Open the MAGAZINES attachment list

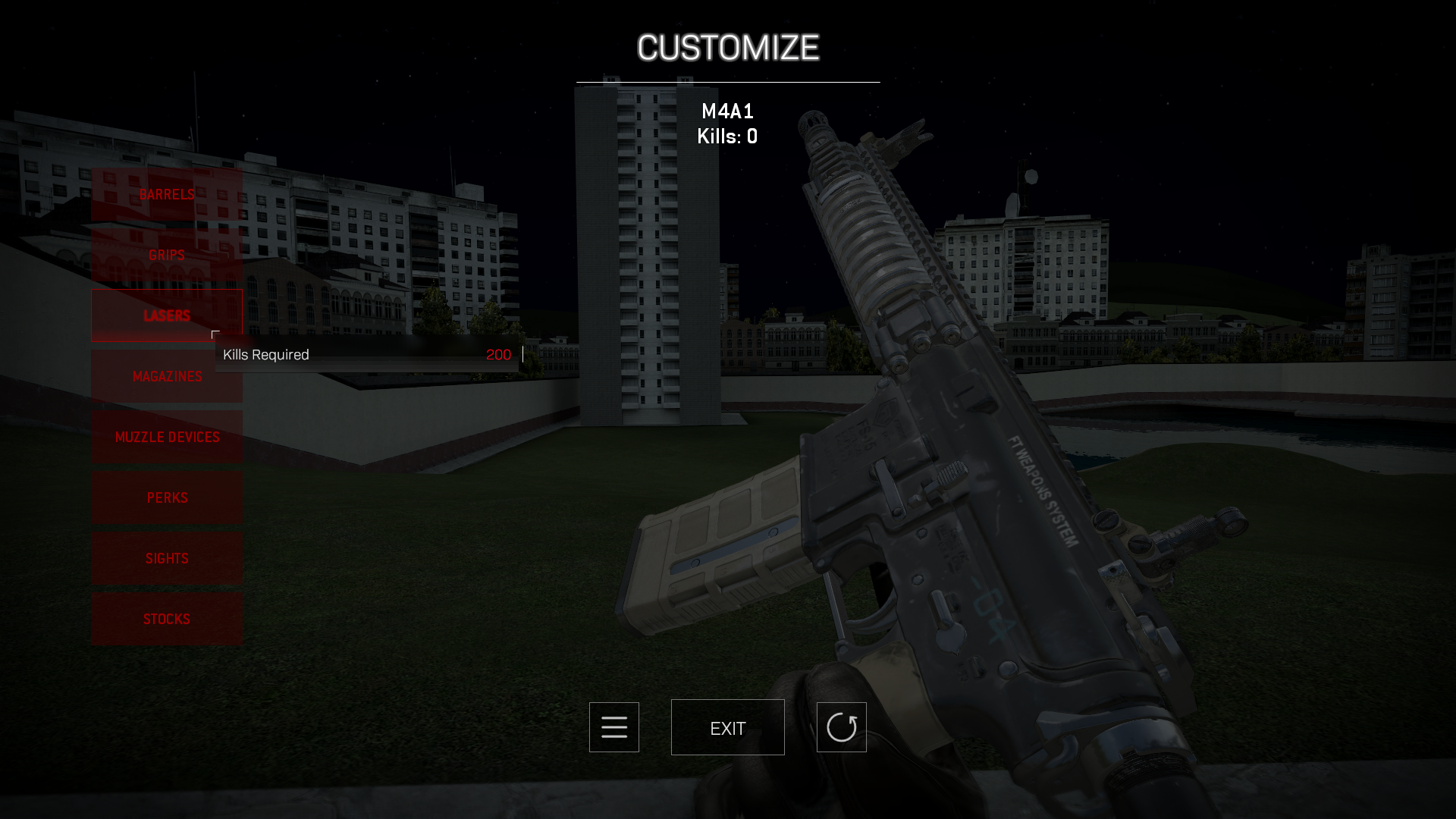point(166,376)
